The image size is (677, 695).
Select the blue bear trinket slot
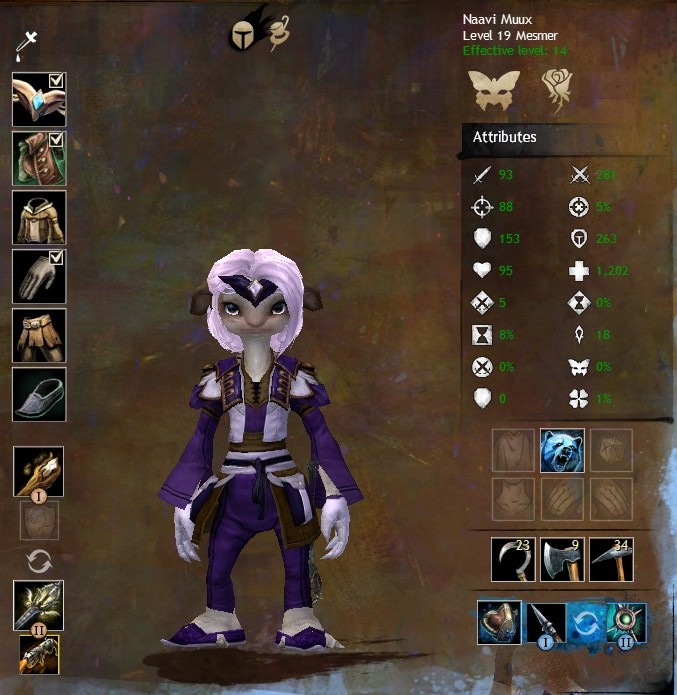(x=562, y=450)
